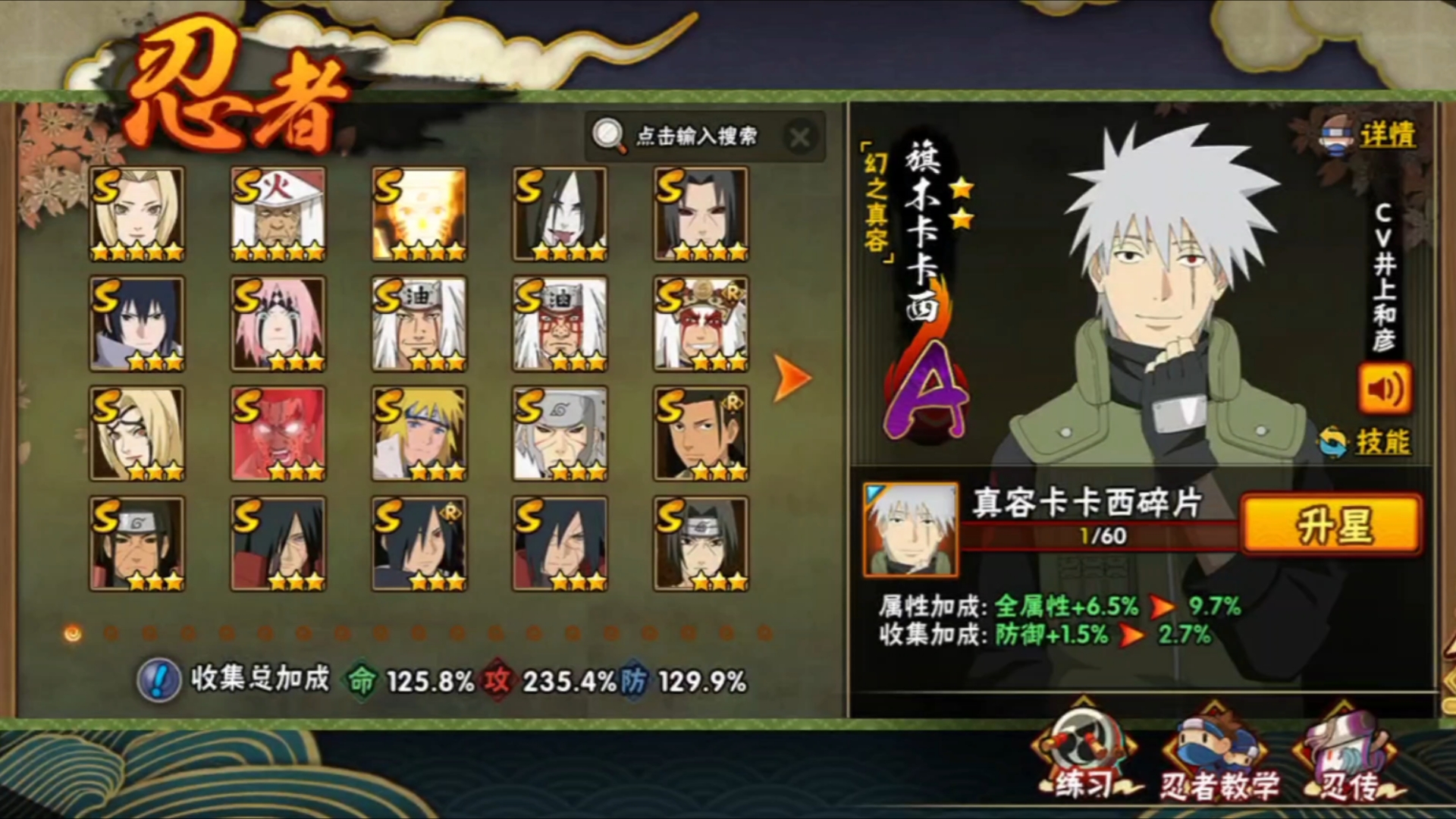This screenshot has height=819, width=1456.
Task: Select the pale long-haired Orochimaru portrait
Action: coord(560,214)
